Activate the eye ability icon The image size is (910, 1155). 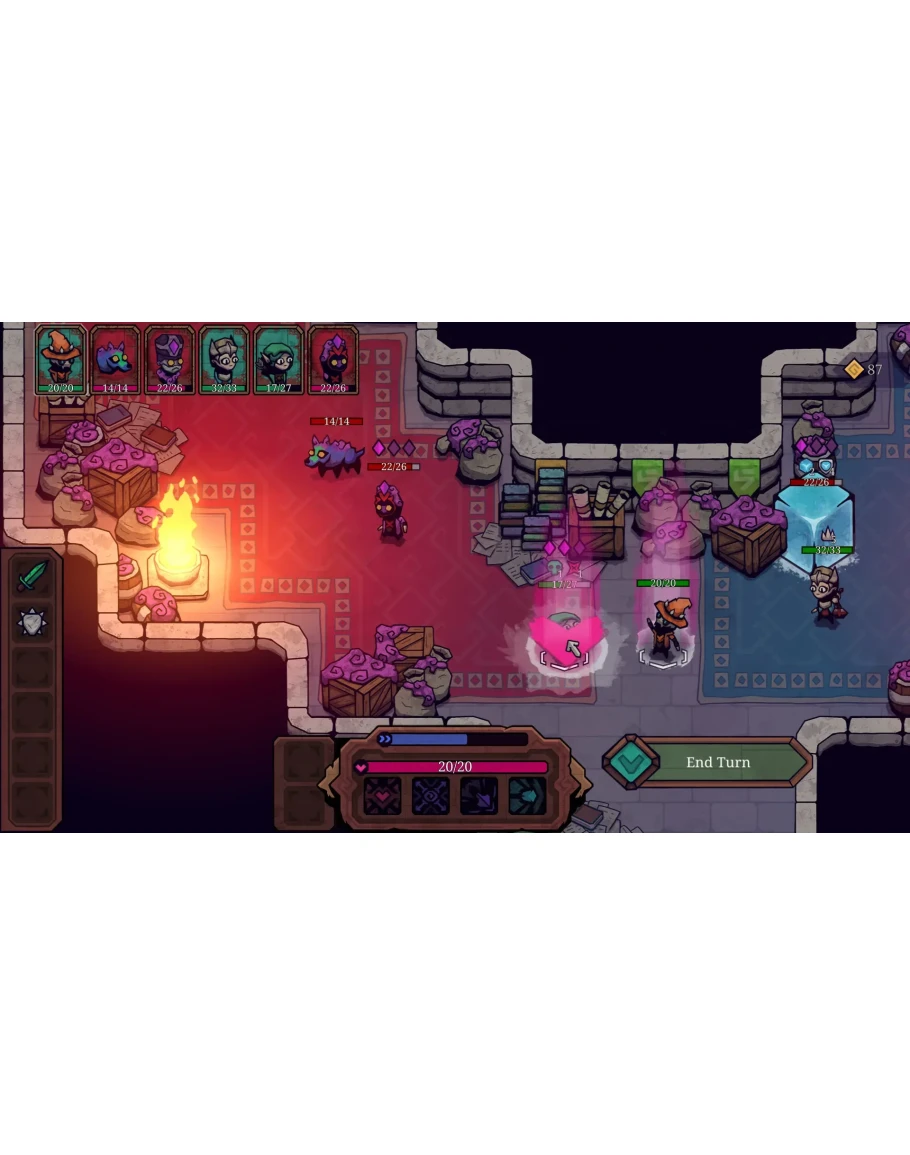430,796
